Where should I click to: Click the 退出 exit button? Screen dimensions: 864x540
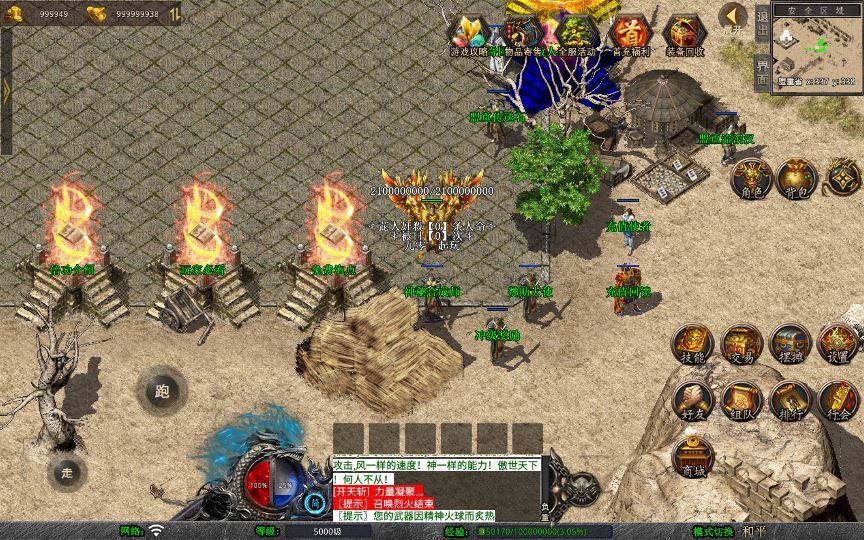[x=762, y=23]
